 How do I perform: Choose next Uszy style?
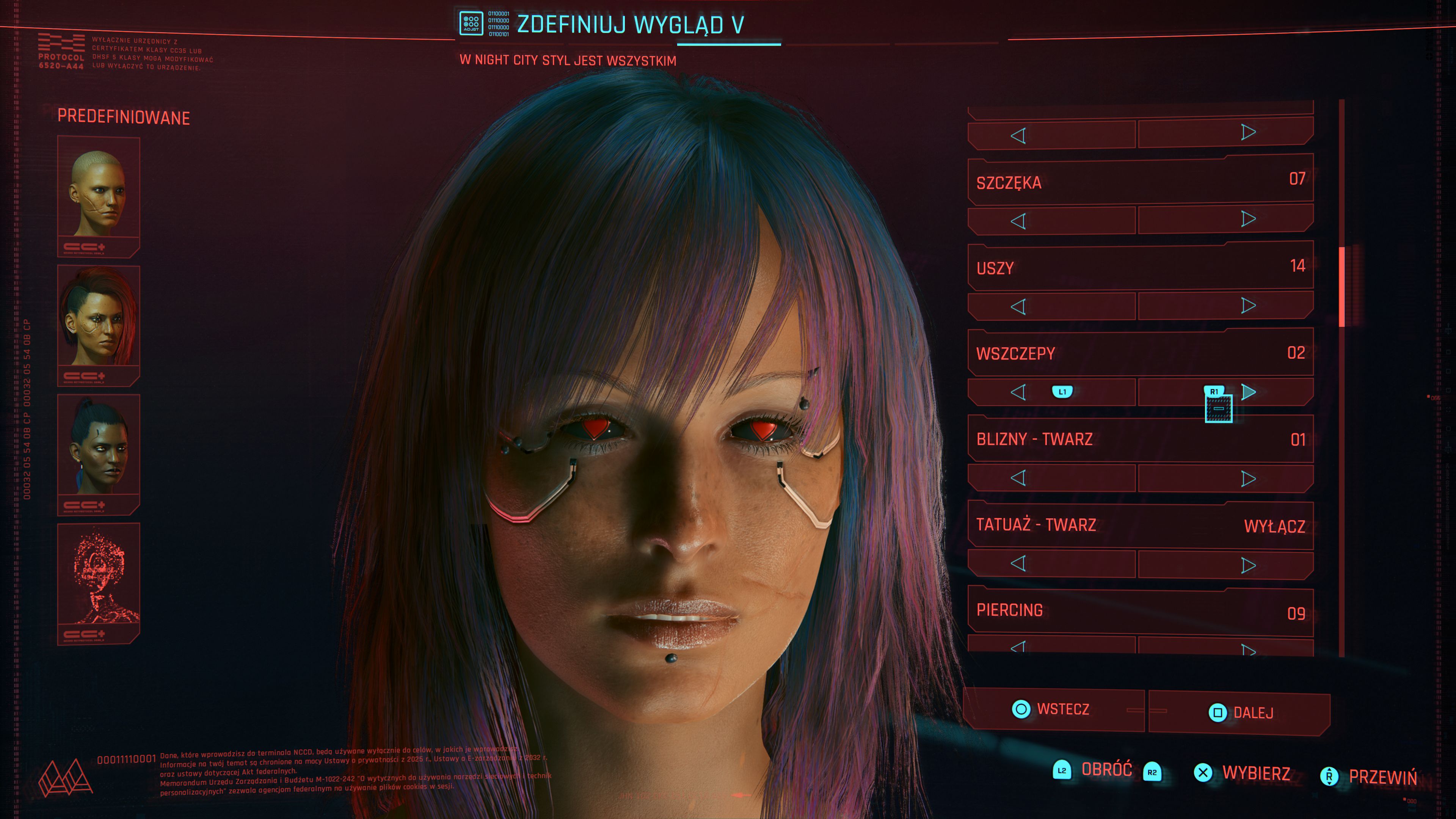[x=1248, y=306]
